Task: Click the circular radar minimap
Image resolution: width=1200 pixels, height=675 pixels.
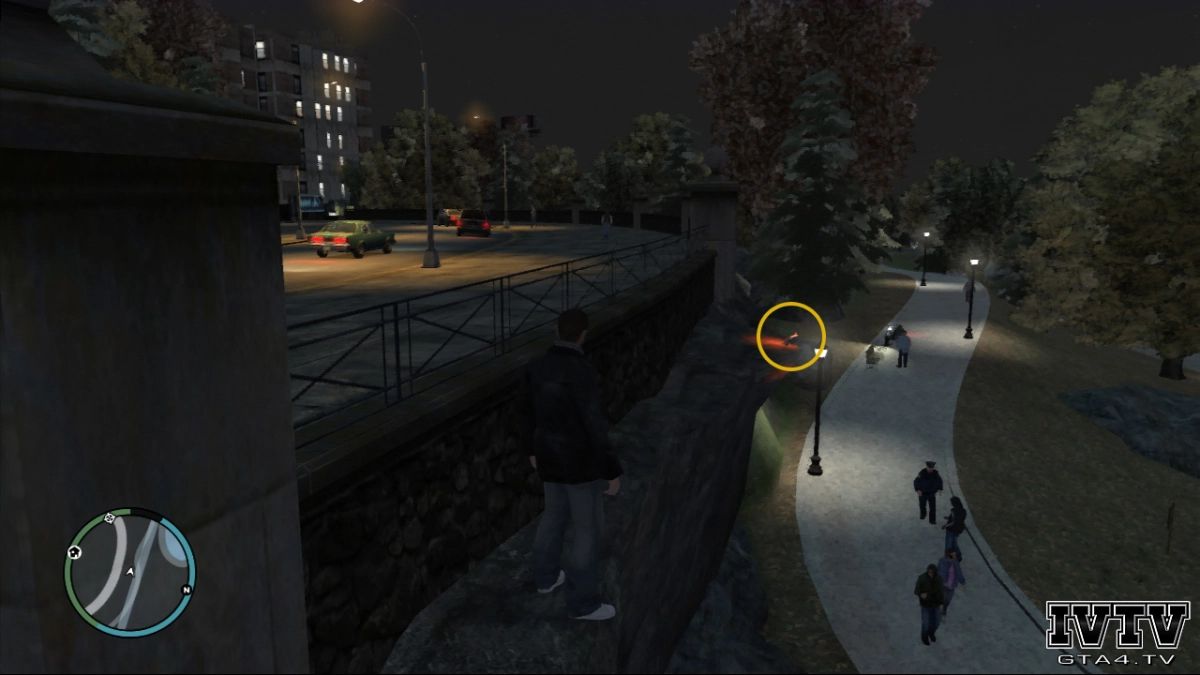Action: (x=129, y=573)
